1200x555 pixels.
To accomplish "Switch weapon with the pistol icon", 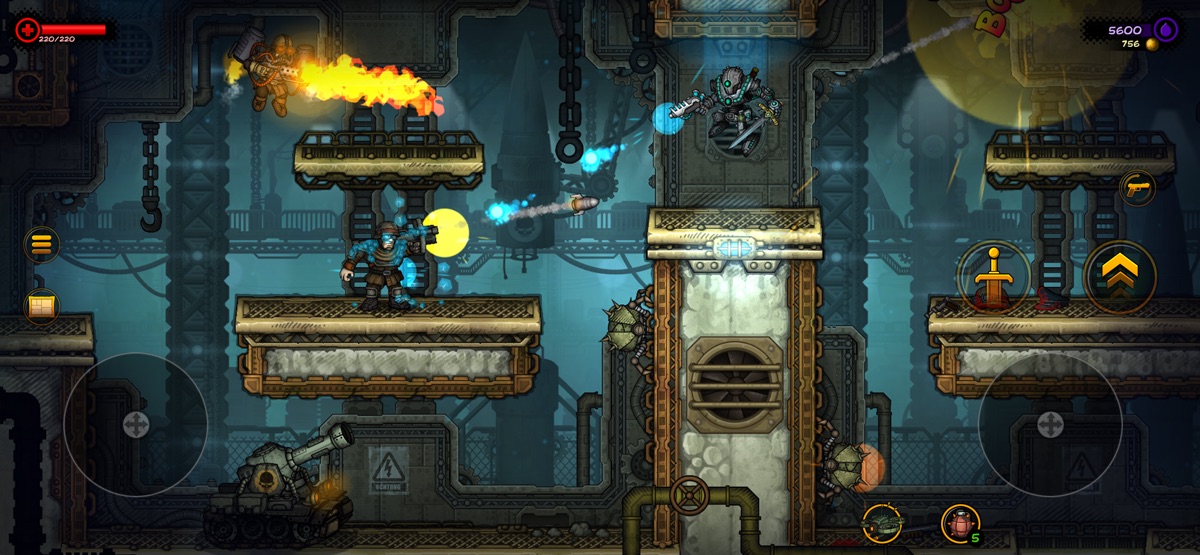I will click(x=1137, y=187).
